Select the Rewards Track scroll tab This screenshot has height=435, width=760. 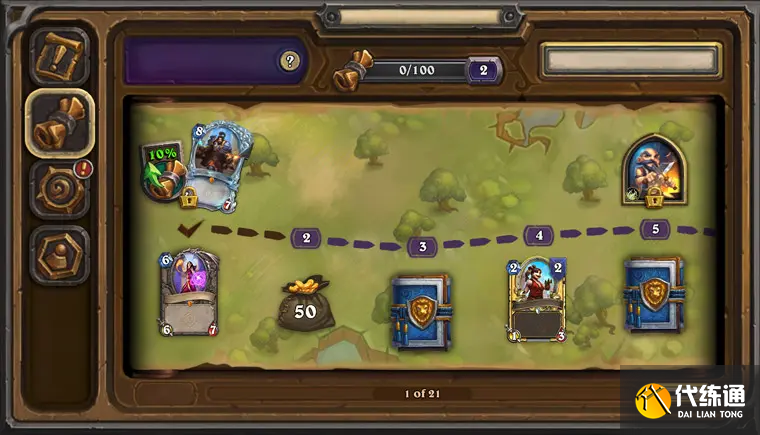pos(58,123)
